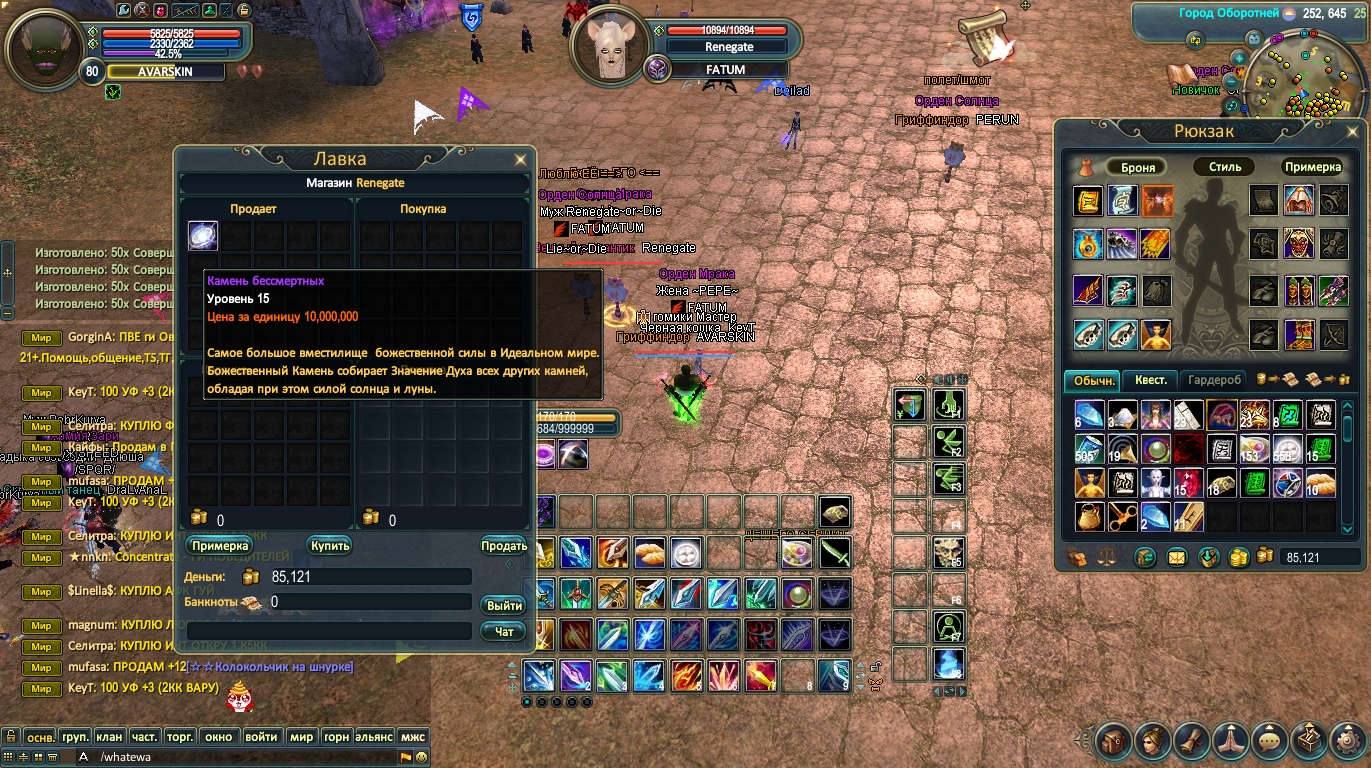This screenshot has width=1371, height=768.
Task: Click the Примерка button in the shop
Action: 218,546
